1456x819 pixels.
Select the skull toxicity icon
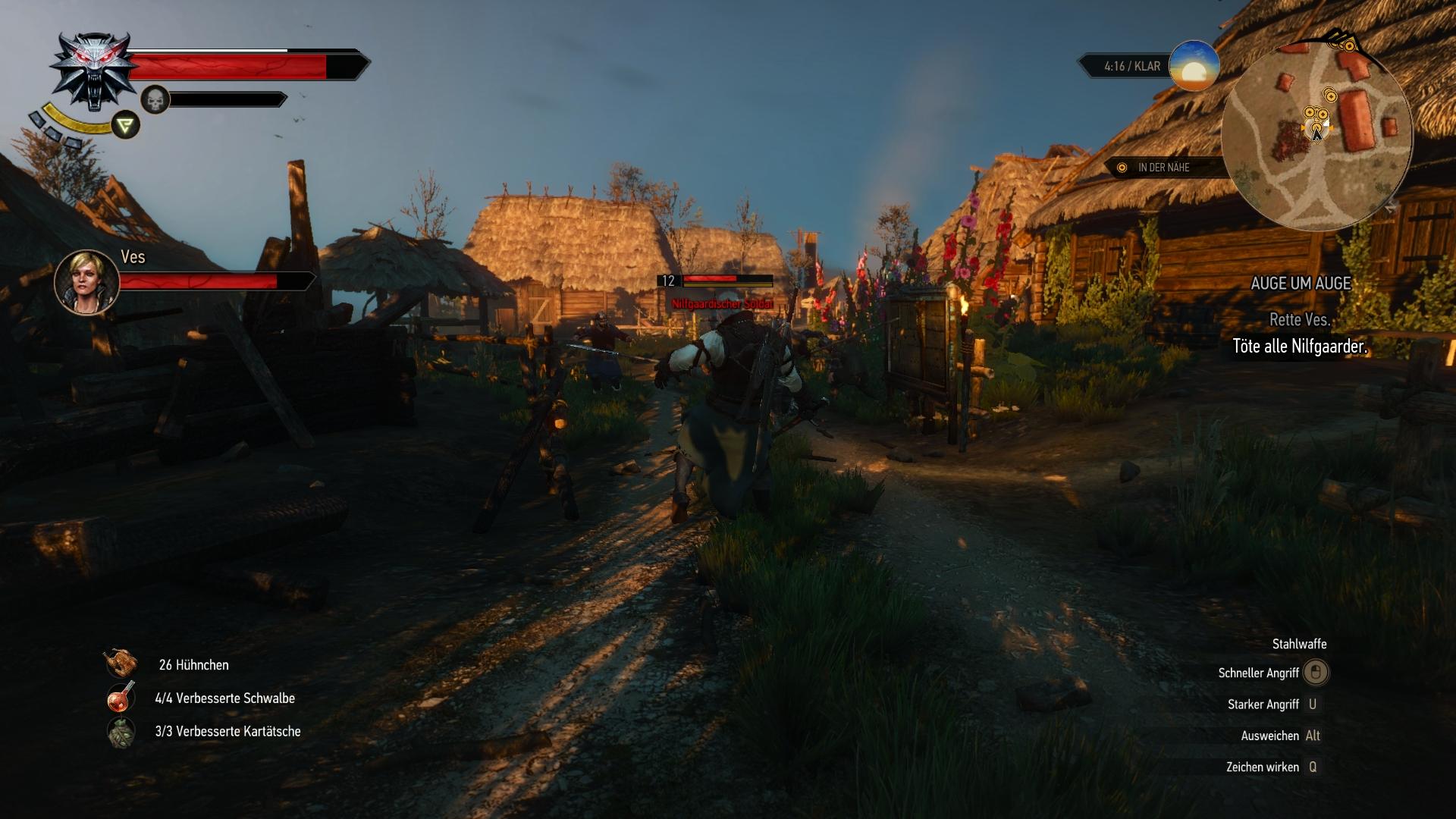point(155,99)
